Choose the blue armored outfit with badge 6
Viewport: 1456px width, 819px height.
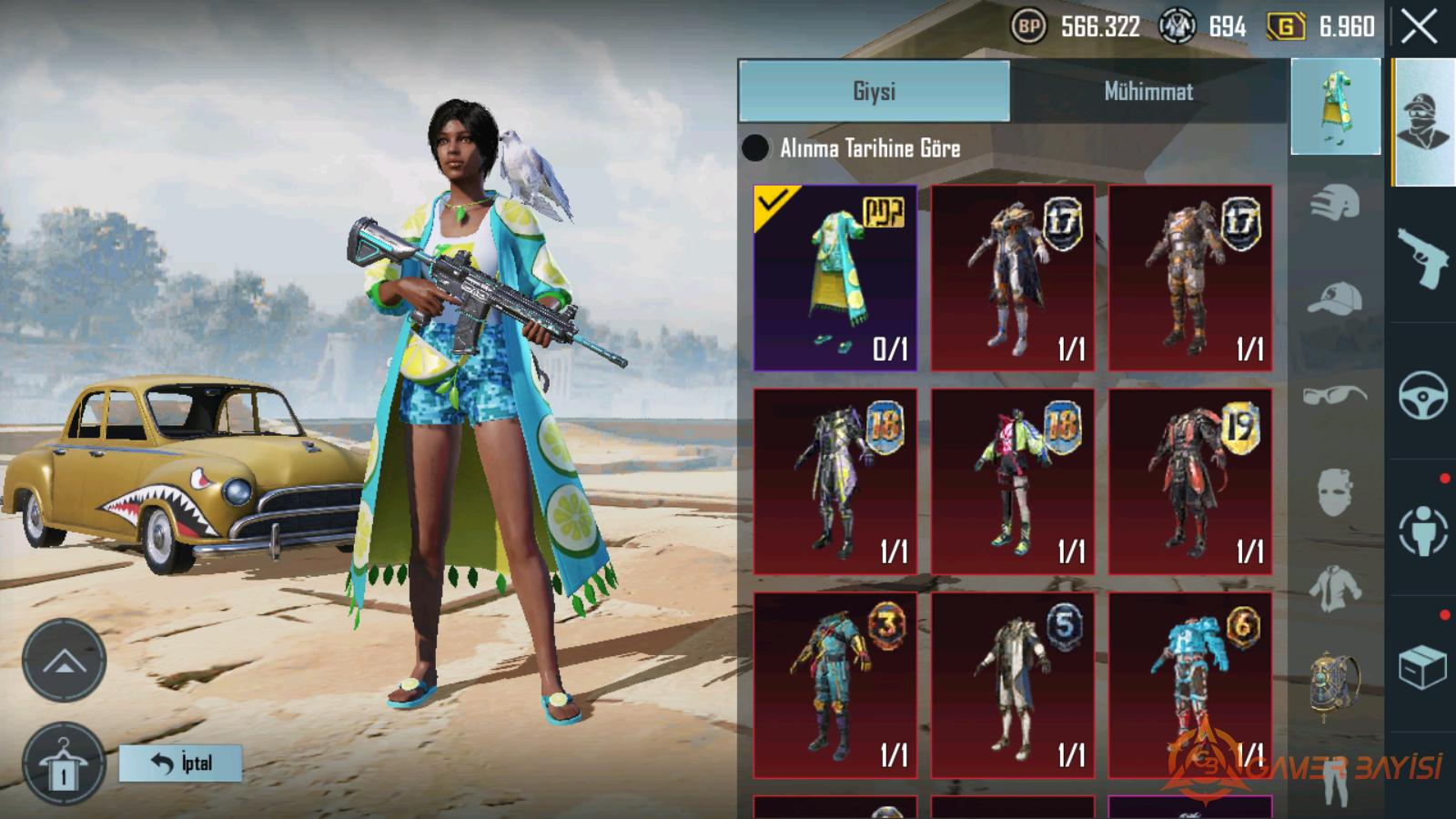click(x=1189, y=685)
